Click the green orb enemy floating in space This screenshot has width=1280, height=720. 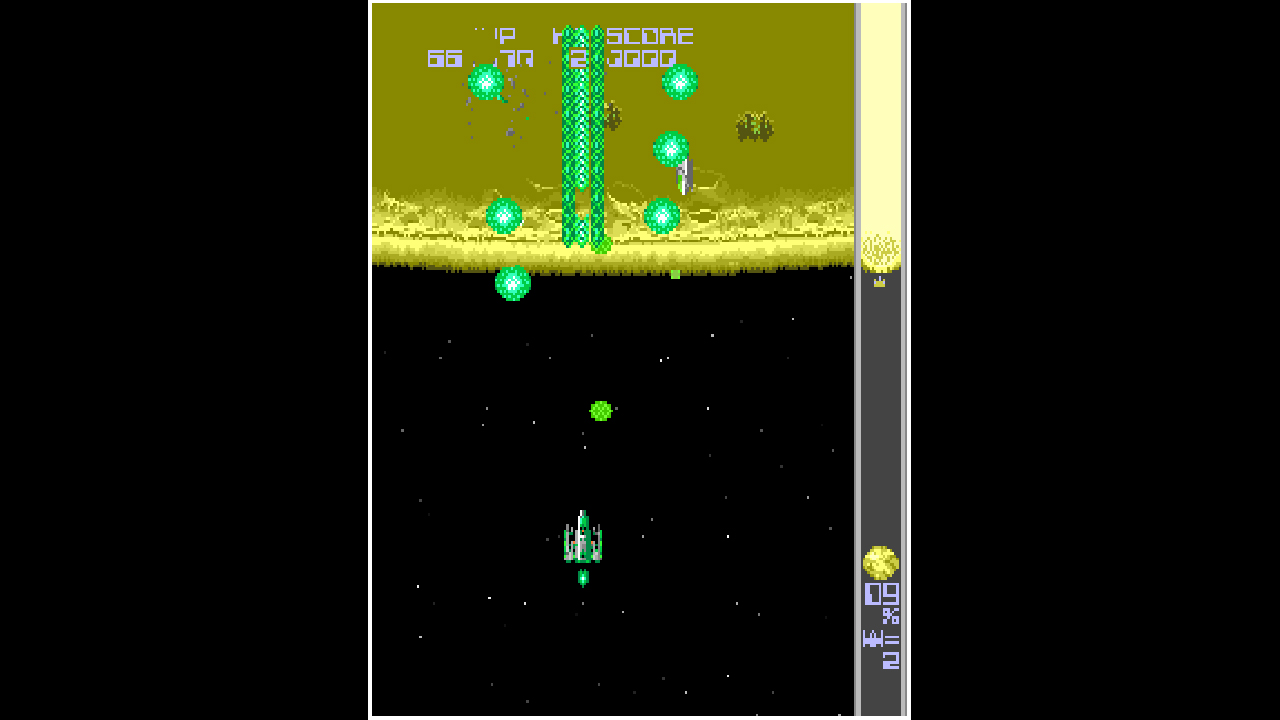(602, 410)
